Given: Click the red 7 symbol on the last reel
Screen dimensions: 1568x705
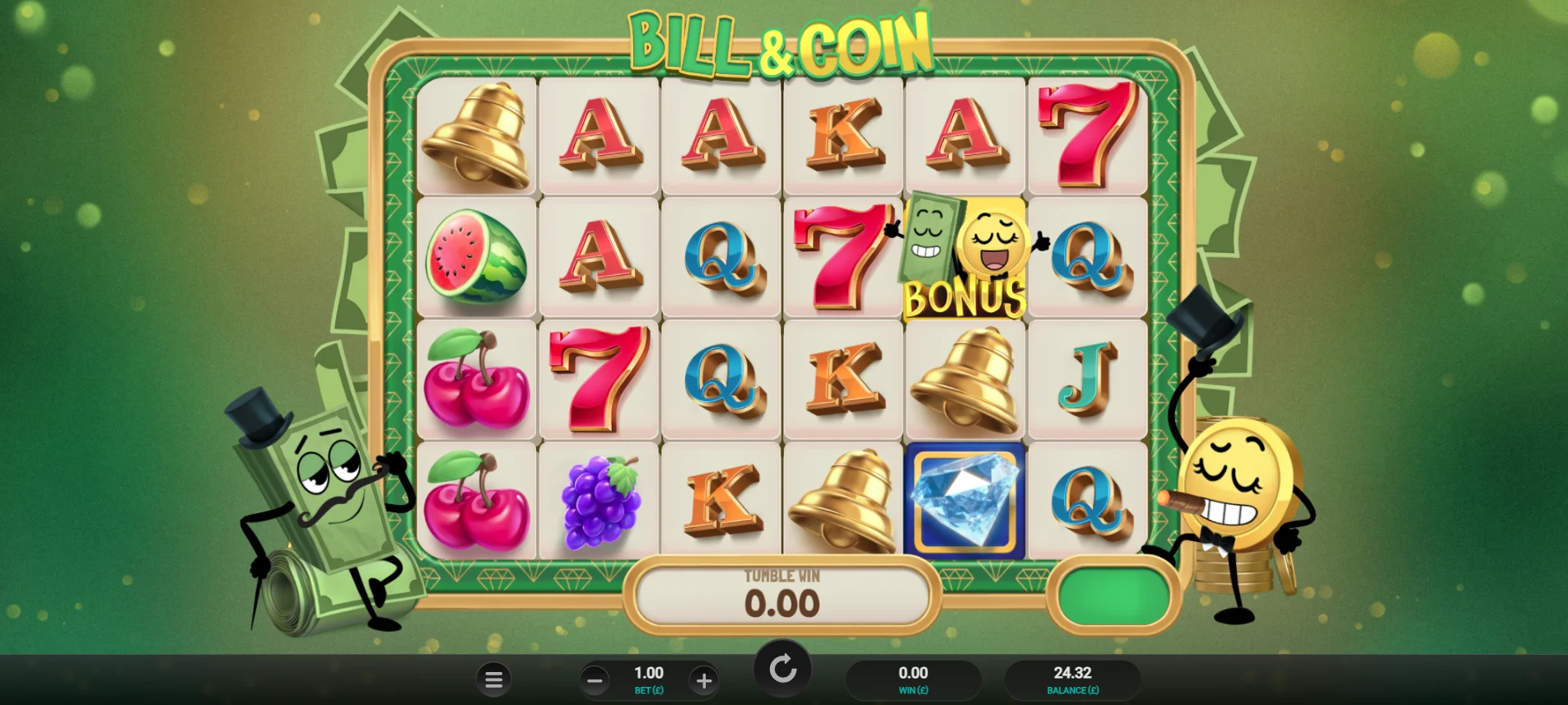Looking at the screenshot, I should click(1087, 134).
